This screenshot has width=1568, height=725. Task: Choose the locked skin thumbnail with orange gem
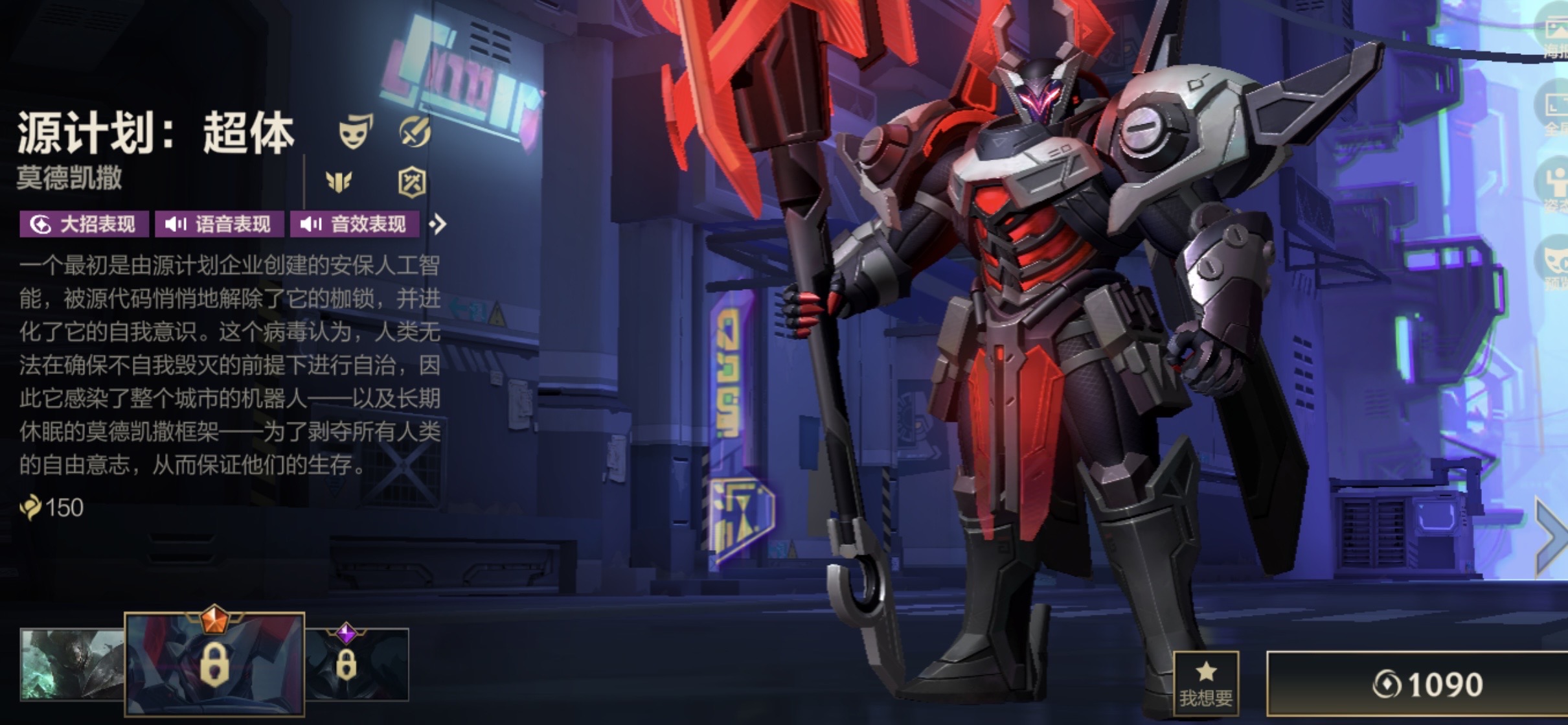click(214, 664)
